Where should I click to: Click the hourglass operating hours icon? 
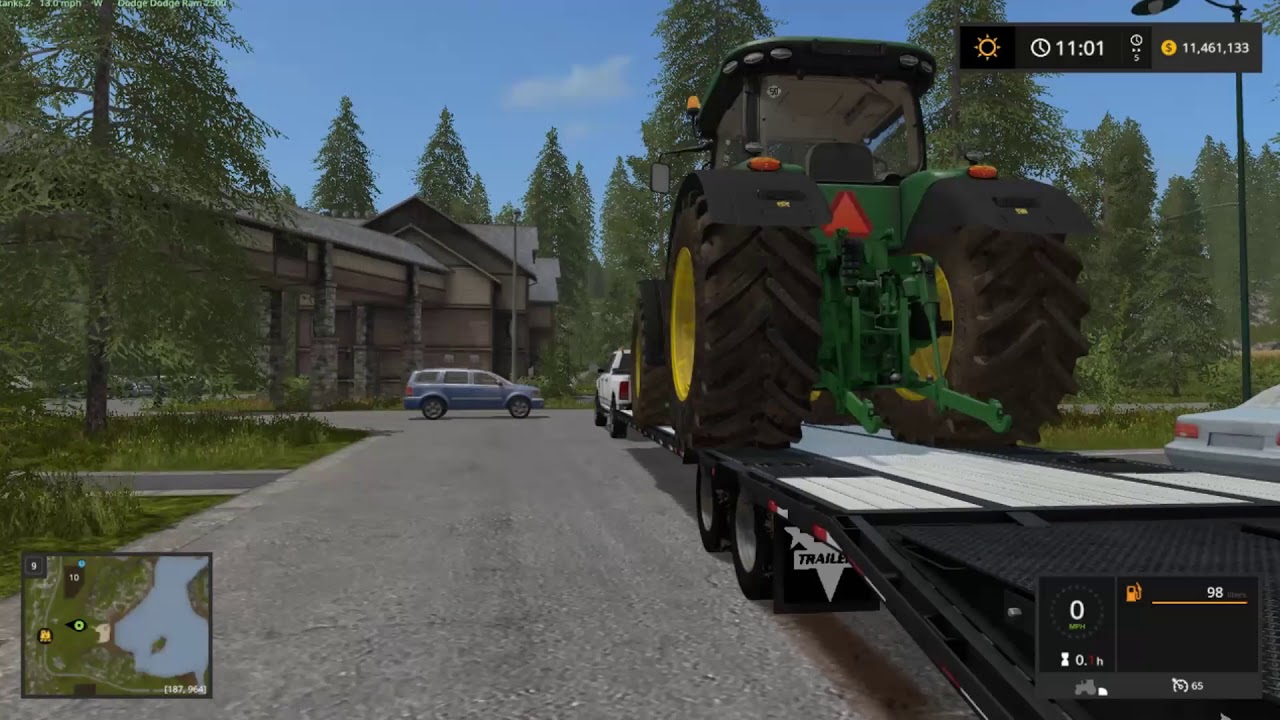tap(1064, 659)
